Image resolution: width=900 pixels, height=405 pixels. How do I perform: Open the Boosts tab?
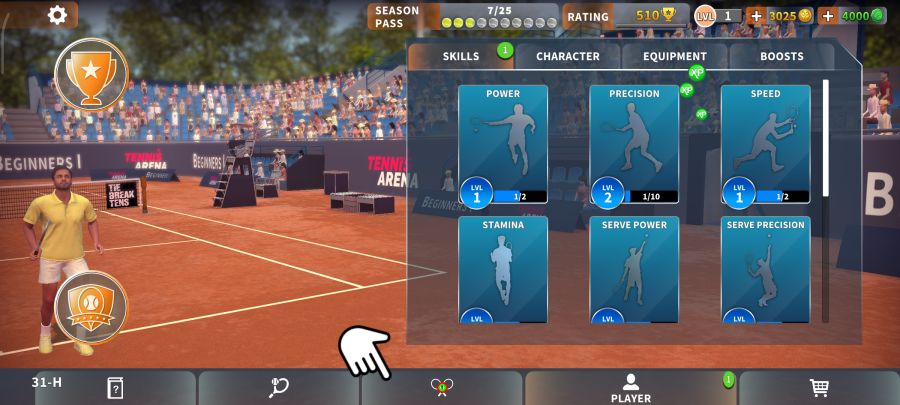click(x=781, y=57)
